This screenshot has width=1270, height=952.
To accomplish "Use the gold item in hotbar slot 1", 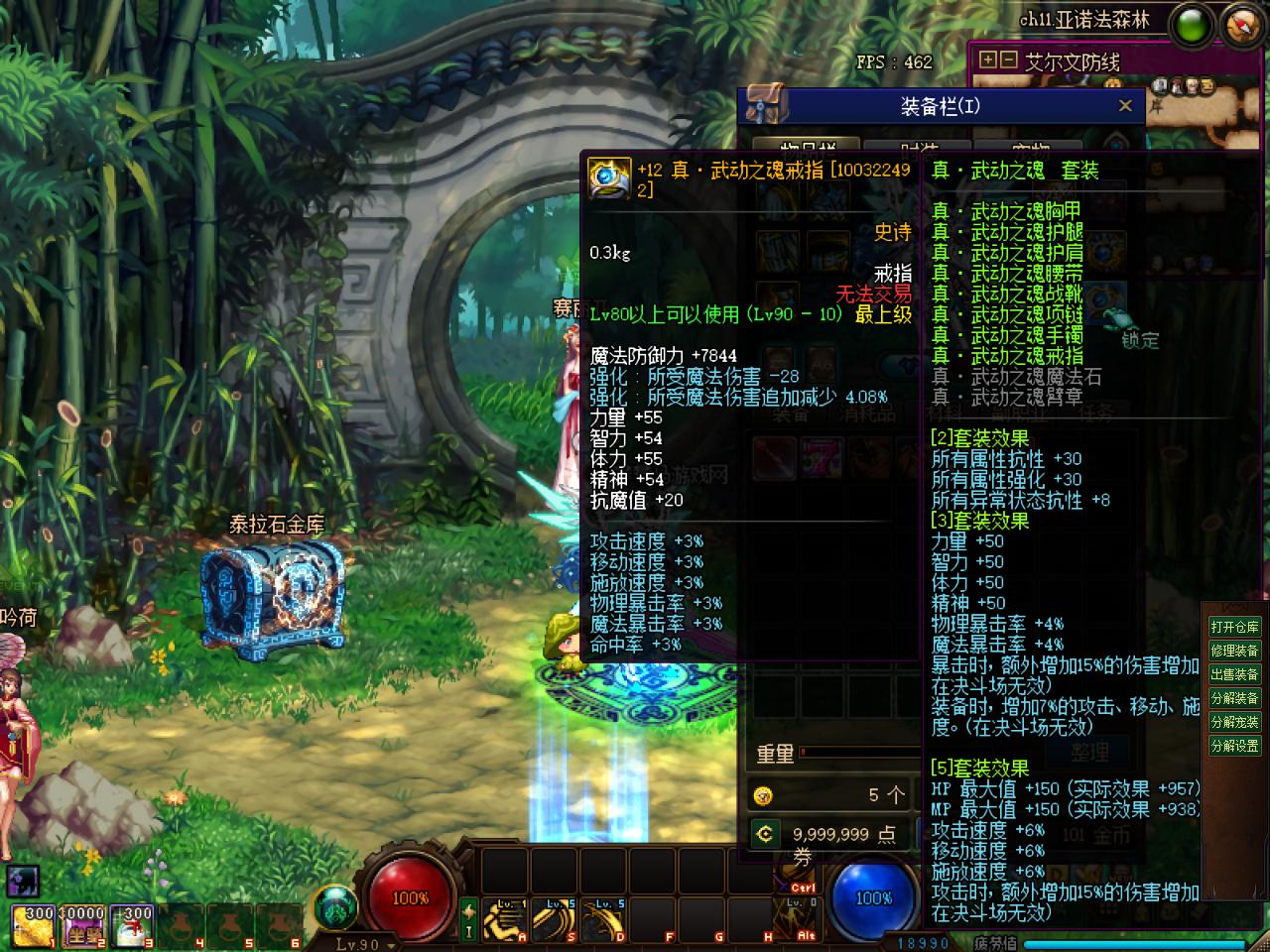I will point(34,924).
